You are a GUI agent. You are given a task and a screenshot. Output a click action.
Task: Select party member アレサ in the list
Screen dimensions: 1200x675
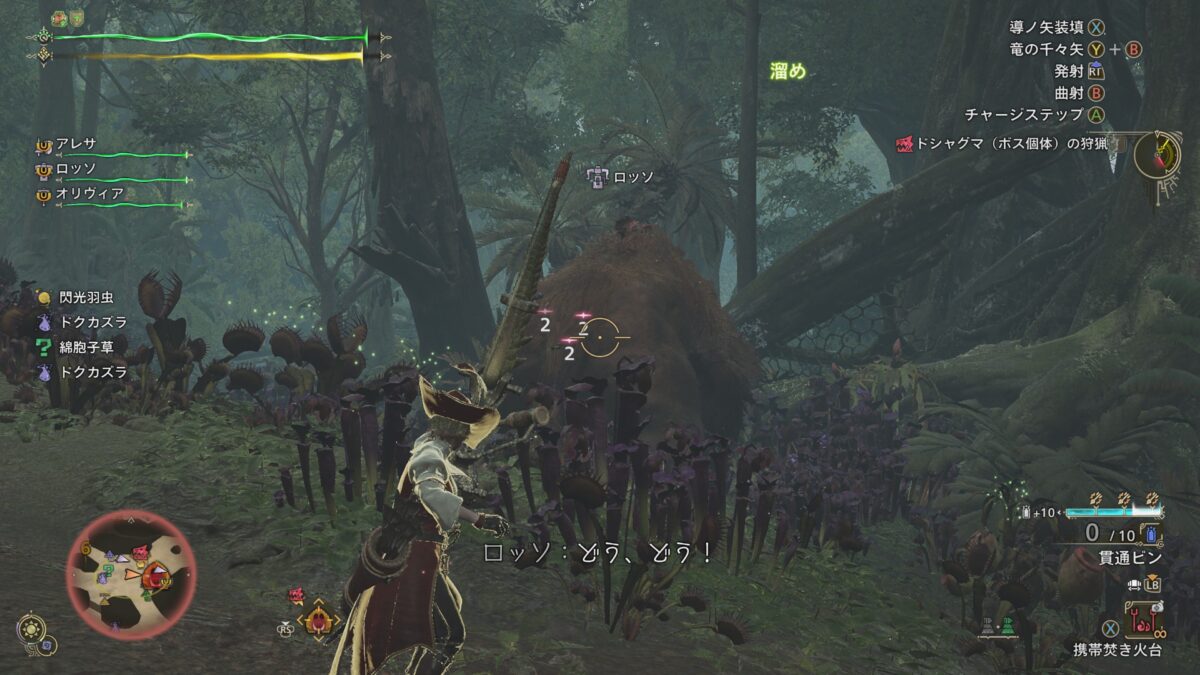(x=77, y=145)
